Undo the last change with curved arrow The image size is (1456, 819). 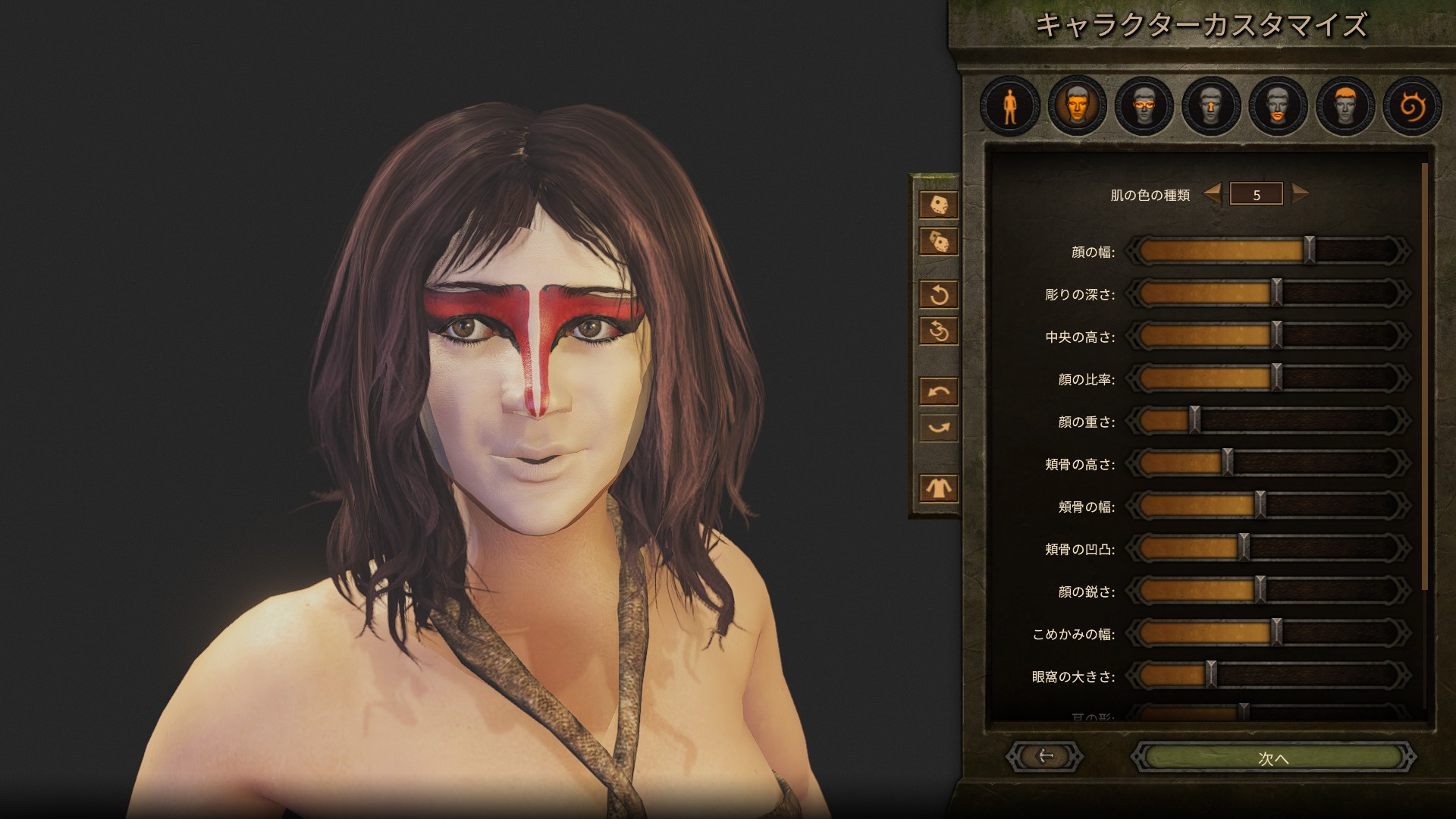point(939,392)
